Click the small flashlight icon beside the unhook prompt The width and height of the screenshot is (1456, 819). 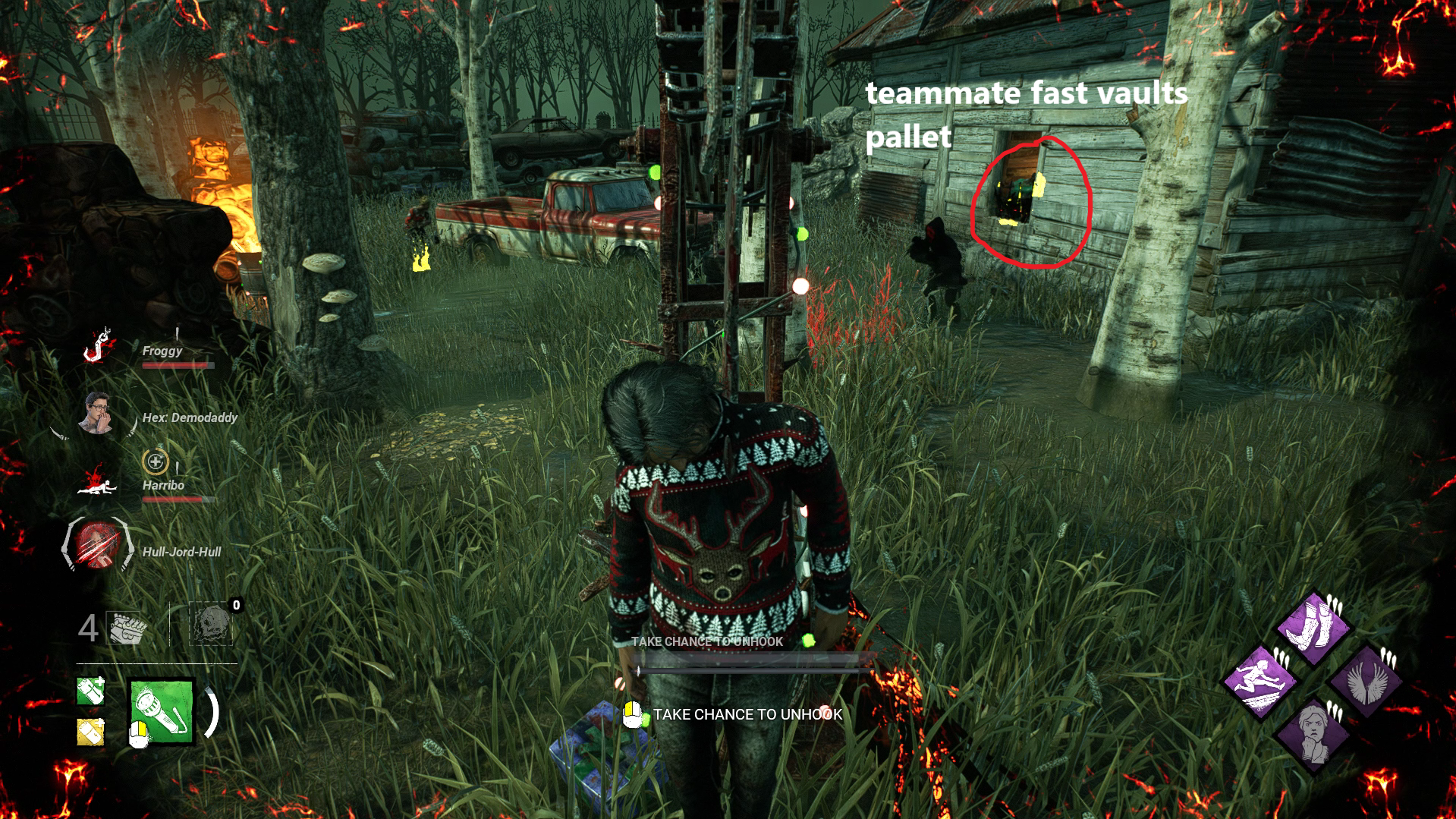click(631, 714)
